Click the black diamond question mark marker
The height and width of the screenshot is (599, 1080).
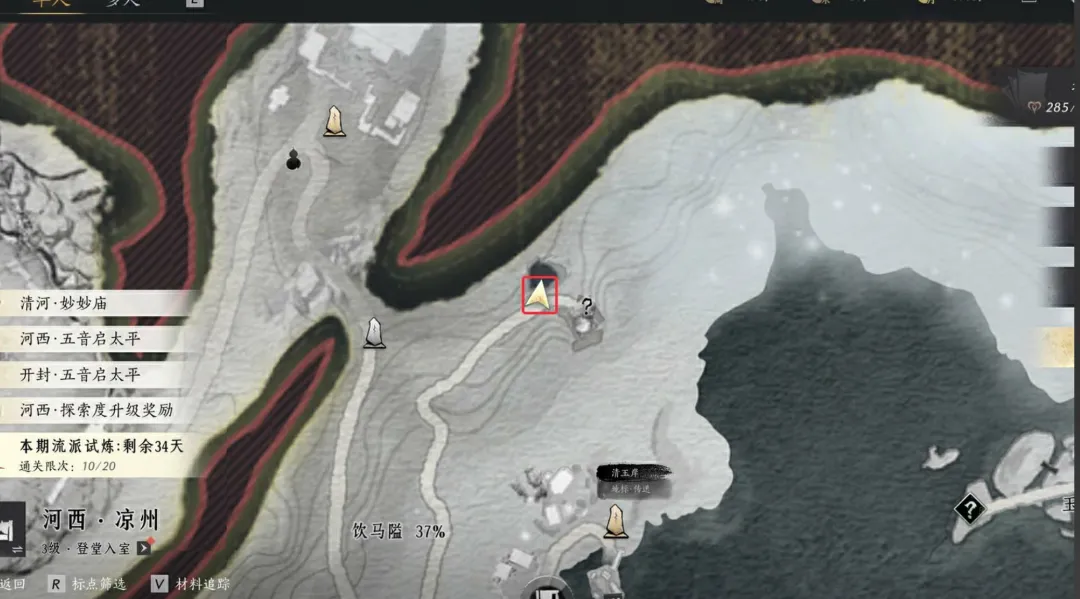click(969, 509)
